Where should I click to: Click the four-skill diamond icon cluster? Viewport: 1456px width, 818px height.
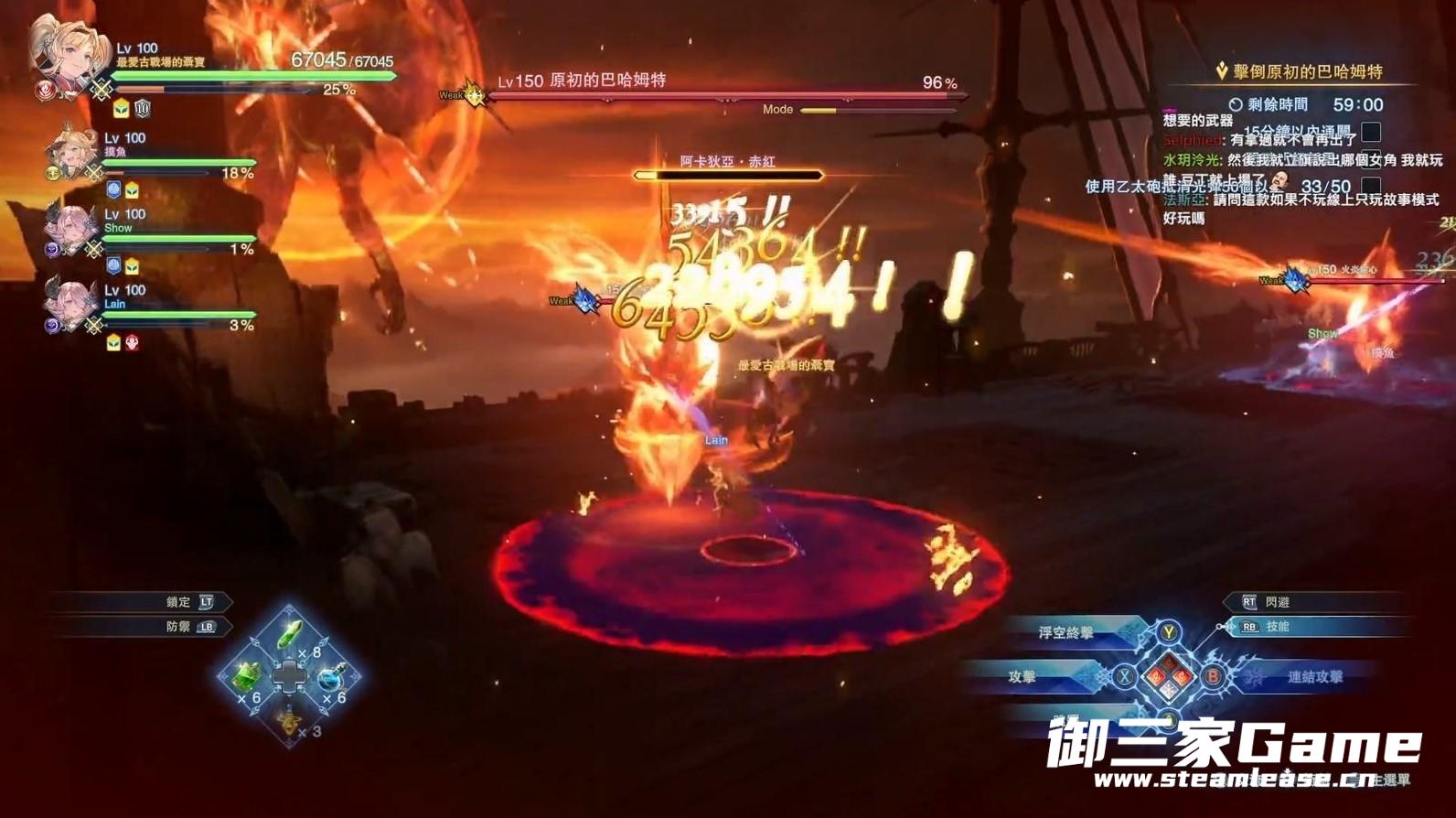(1169, 676)
